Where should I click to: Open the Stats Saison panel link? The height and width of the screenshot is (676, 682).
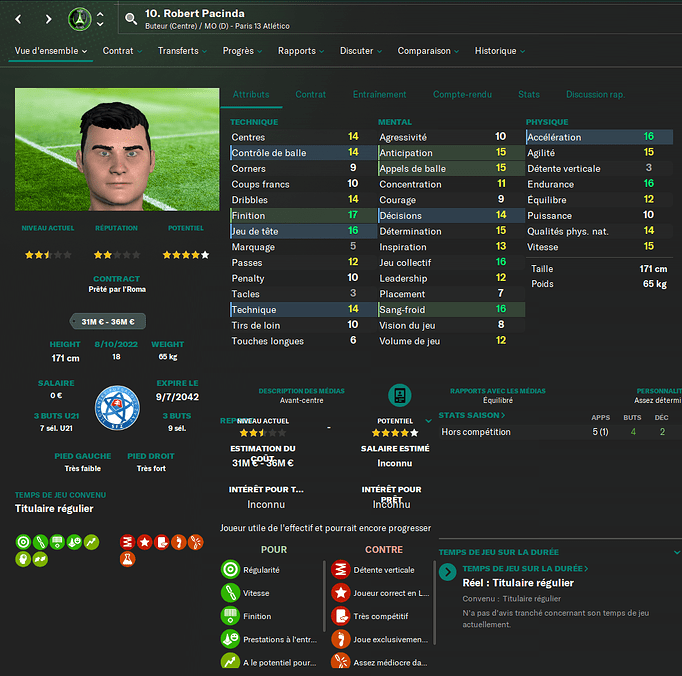(472, 415)
